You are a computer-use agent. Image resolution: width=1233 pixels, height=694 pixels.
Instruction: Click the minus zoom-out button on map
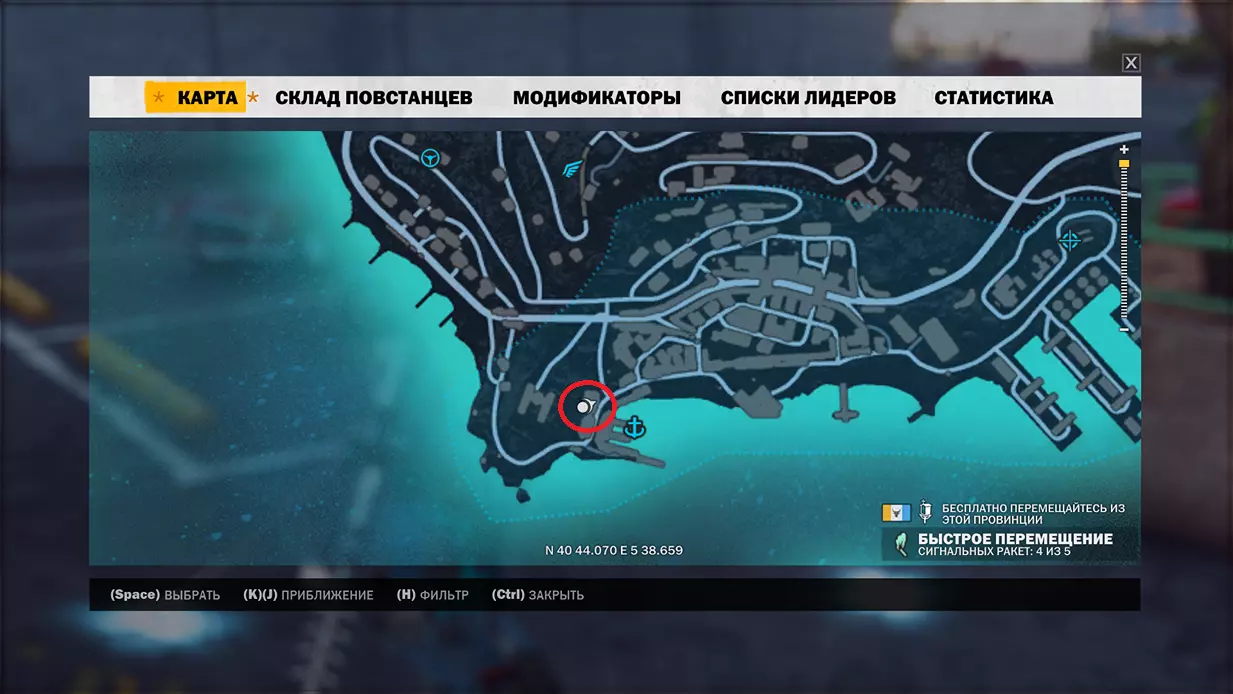coord(1124,329)
